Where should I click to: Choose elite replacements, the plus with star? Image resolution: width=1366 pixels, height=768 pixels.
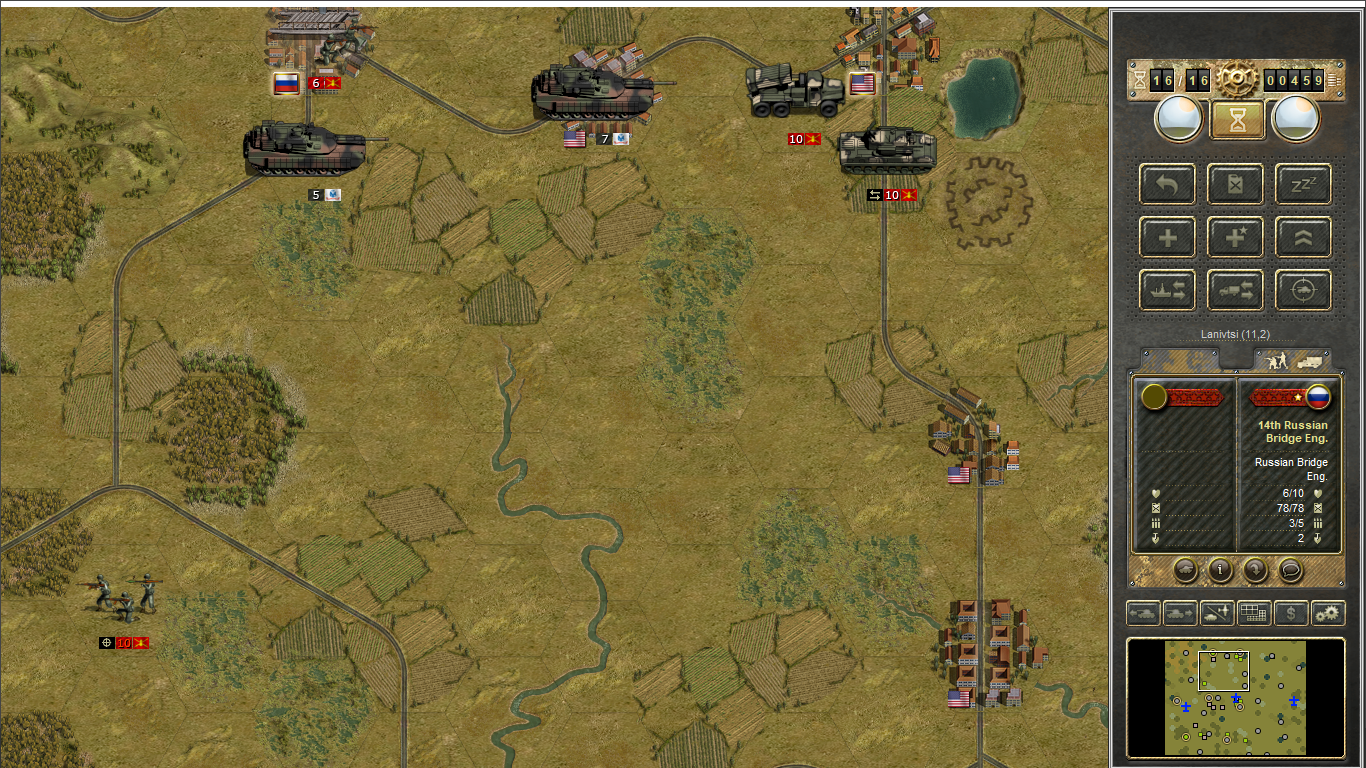pos(1235,237)
